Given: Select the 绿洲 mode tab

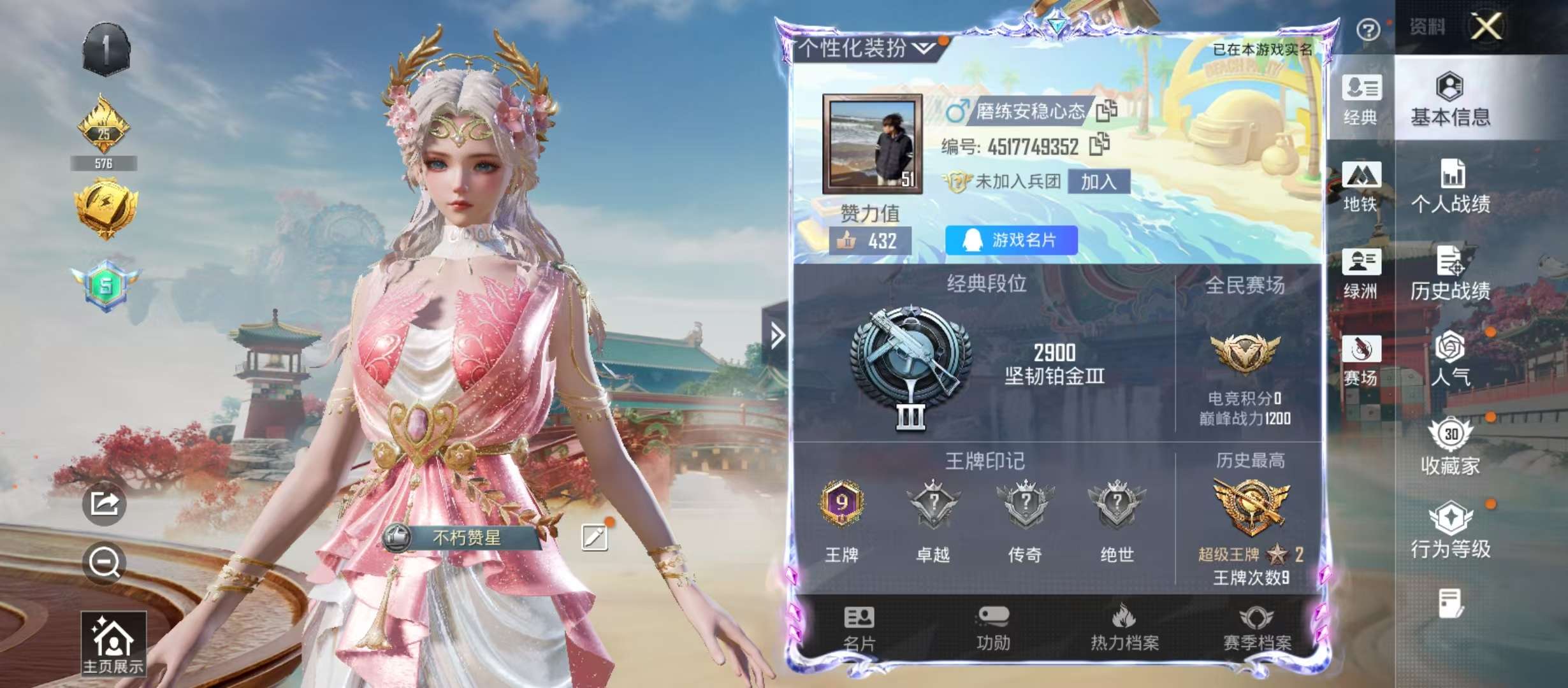Looking at the screenshot, I should tap(1361, 273).
